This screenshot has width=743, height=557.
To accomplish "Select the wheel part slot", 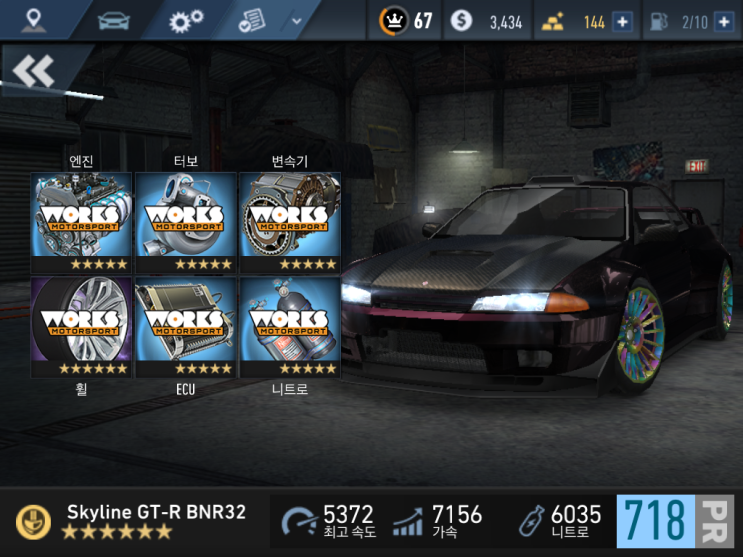I will pyautogui.click(x=81, y=327).
